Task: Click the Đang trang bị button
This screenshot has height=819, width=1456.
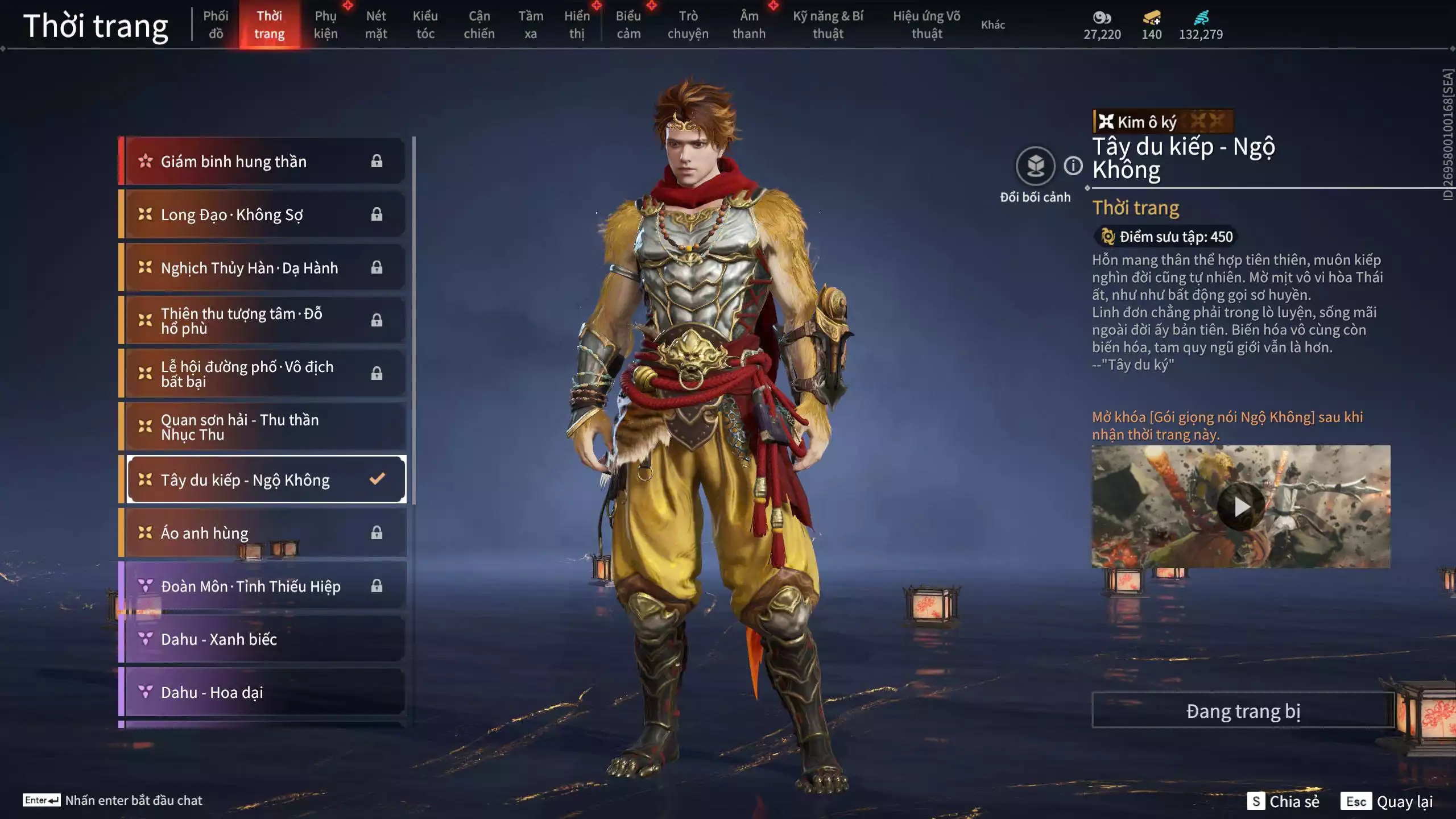Action: pos(1243,711)
